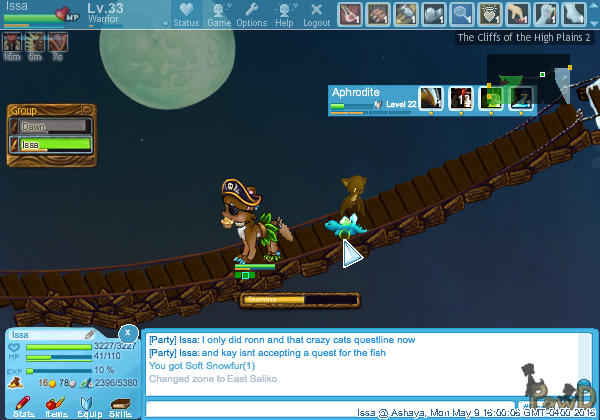The width and height of the screenshot is (600, 420).
Task: Use the magnifying glass hotbar item
Action: click(x=461, y=14)
